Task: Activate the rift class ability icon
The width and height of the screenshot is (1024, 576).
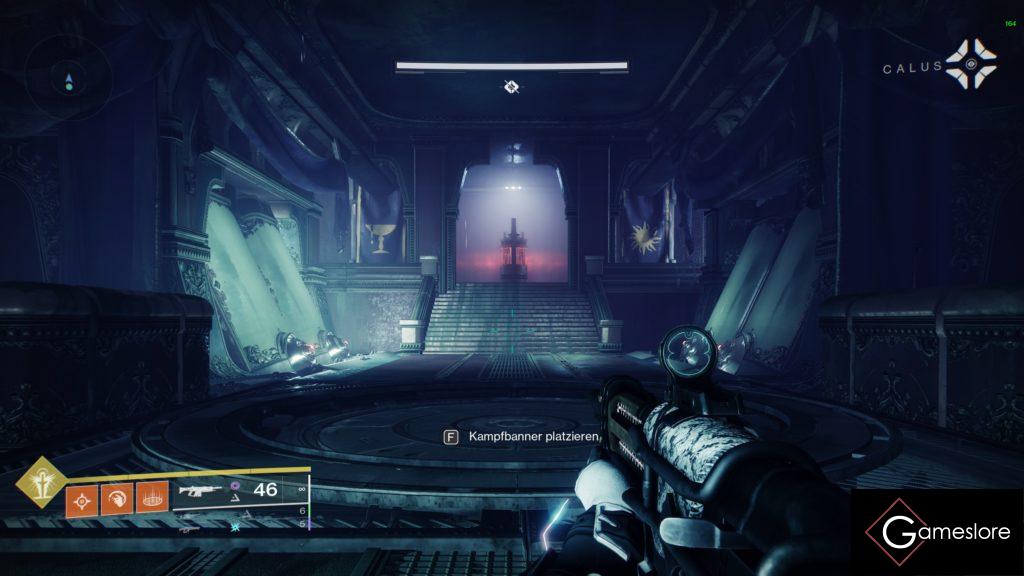Action: 151,498
